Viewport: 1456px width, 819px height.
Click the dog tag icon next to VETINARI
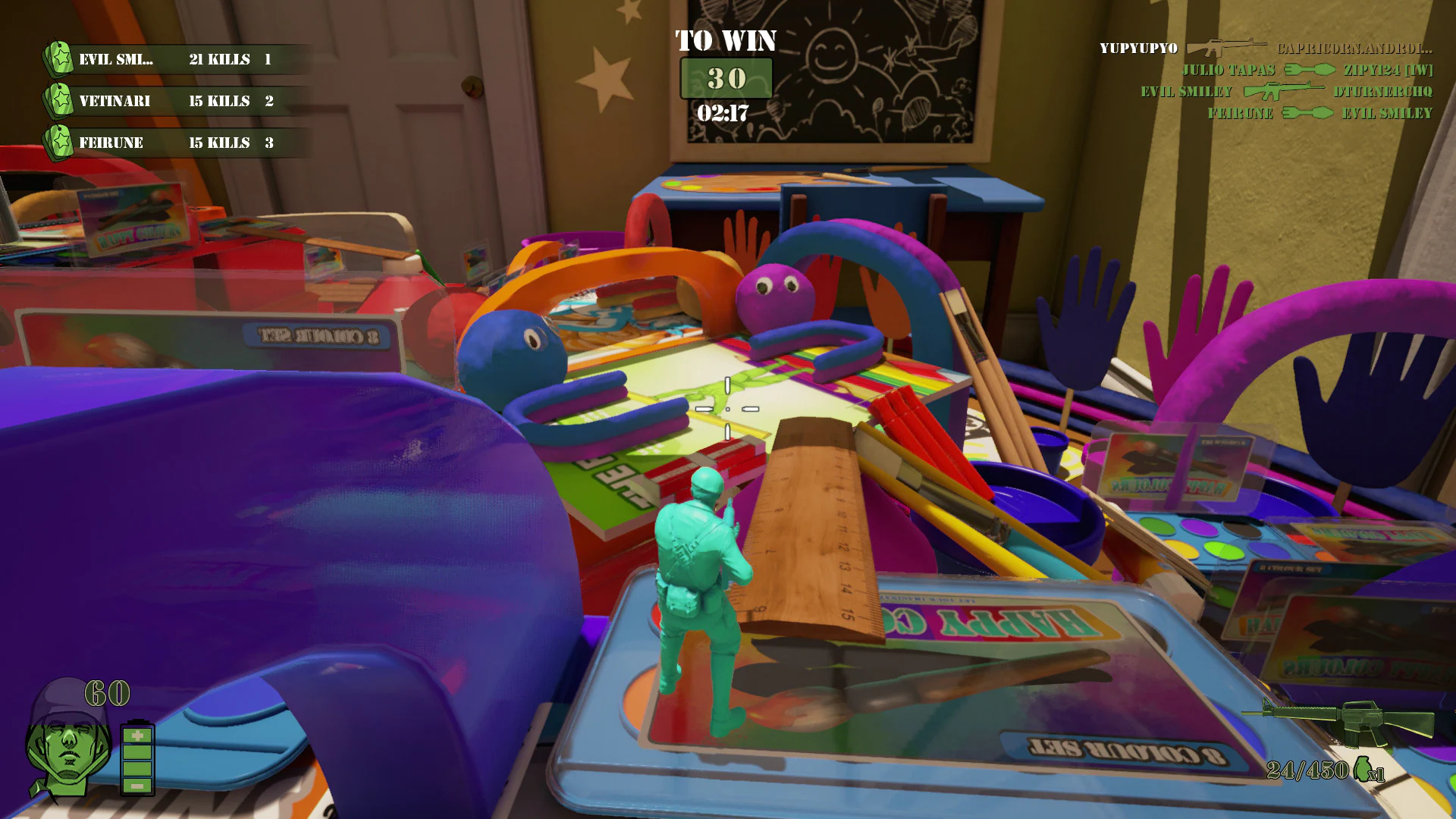[61, 100]
